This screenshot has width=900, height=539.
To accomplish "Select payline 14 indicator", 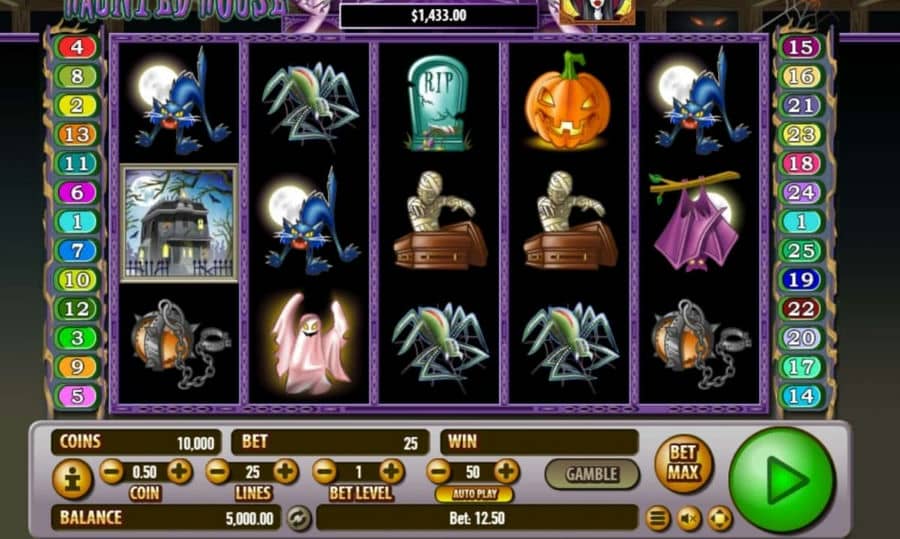I will pos(800,396).
